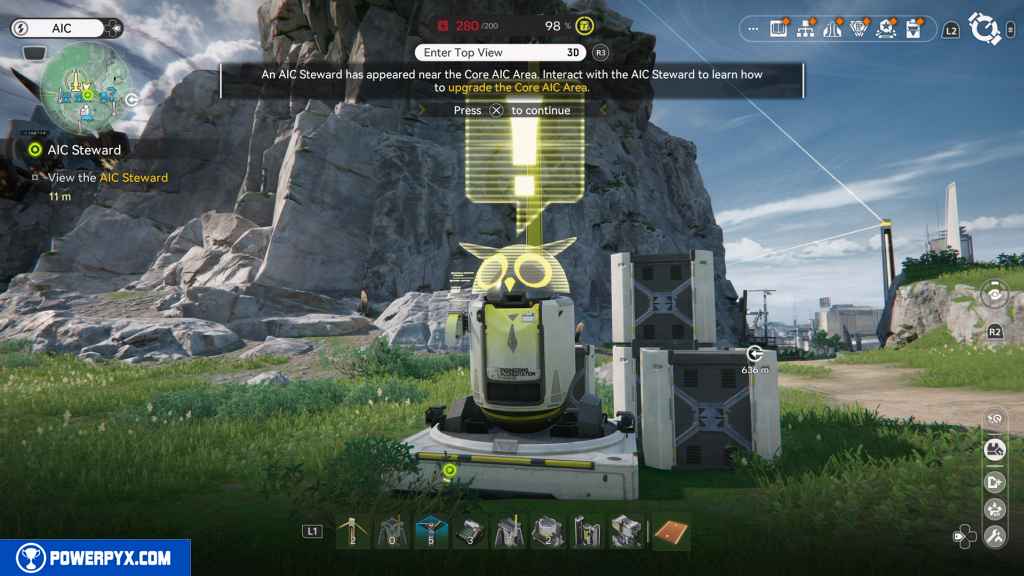Select the twin cylinder building slot
The height and width of the screenshot is (576, 1024).
pyautogui.click(x=587, y=532)
